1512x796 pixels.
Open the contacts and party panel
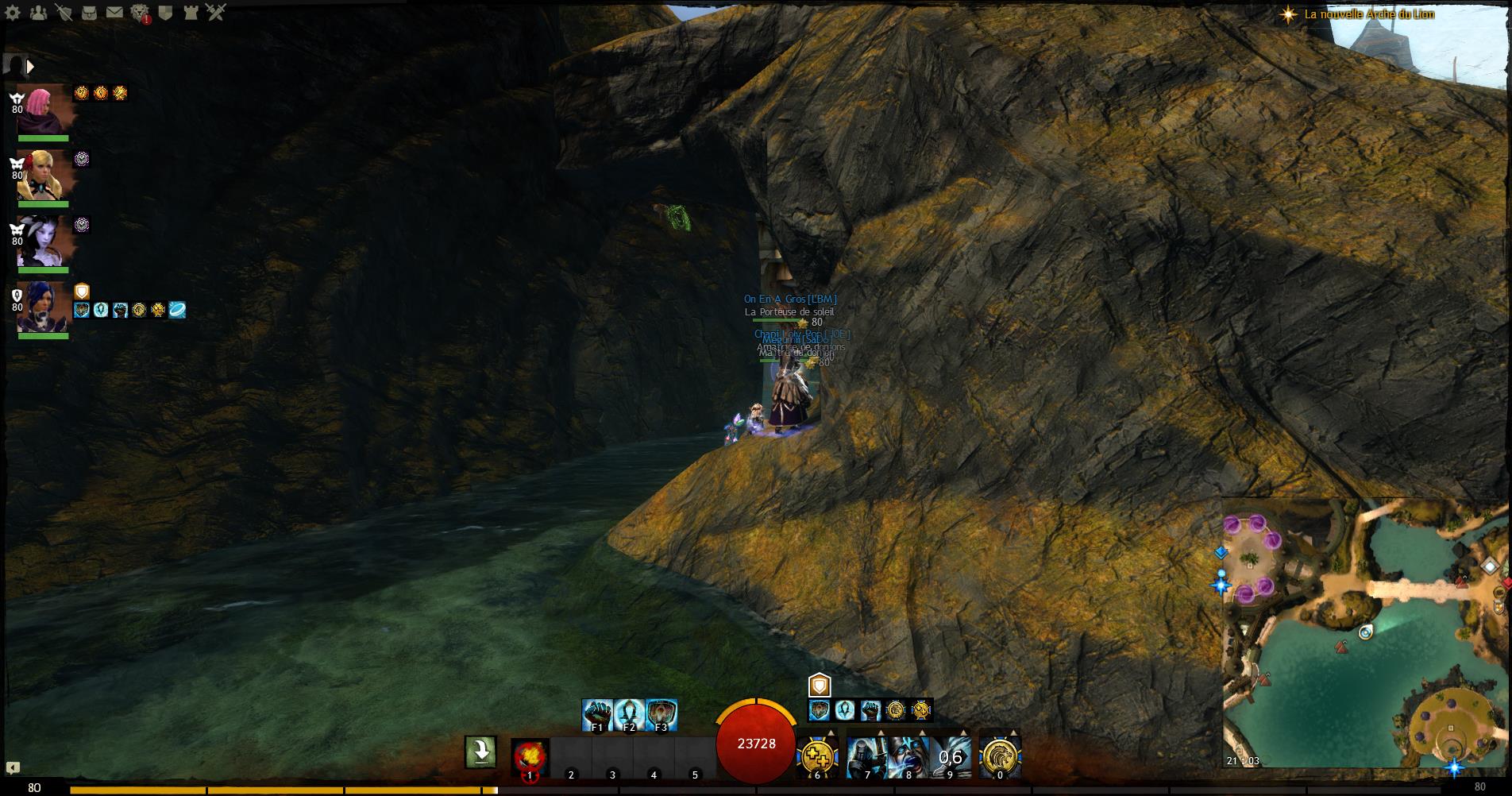37,13
